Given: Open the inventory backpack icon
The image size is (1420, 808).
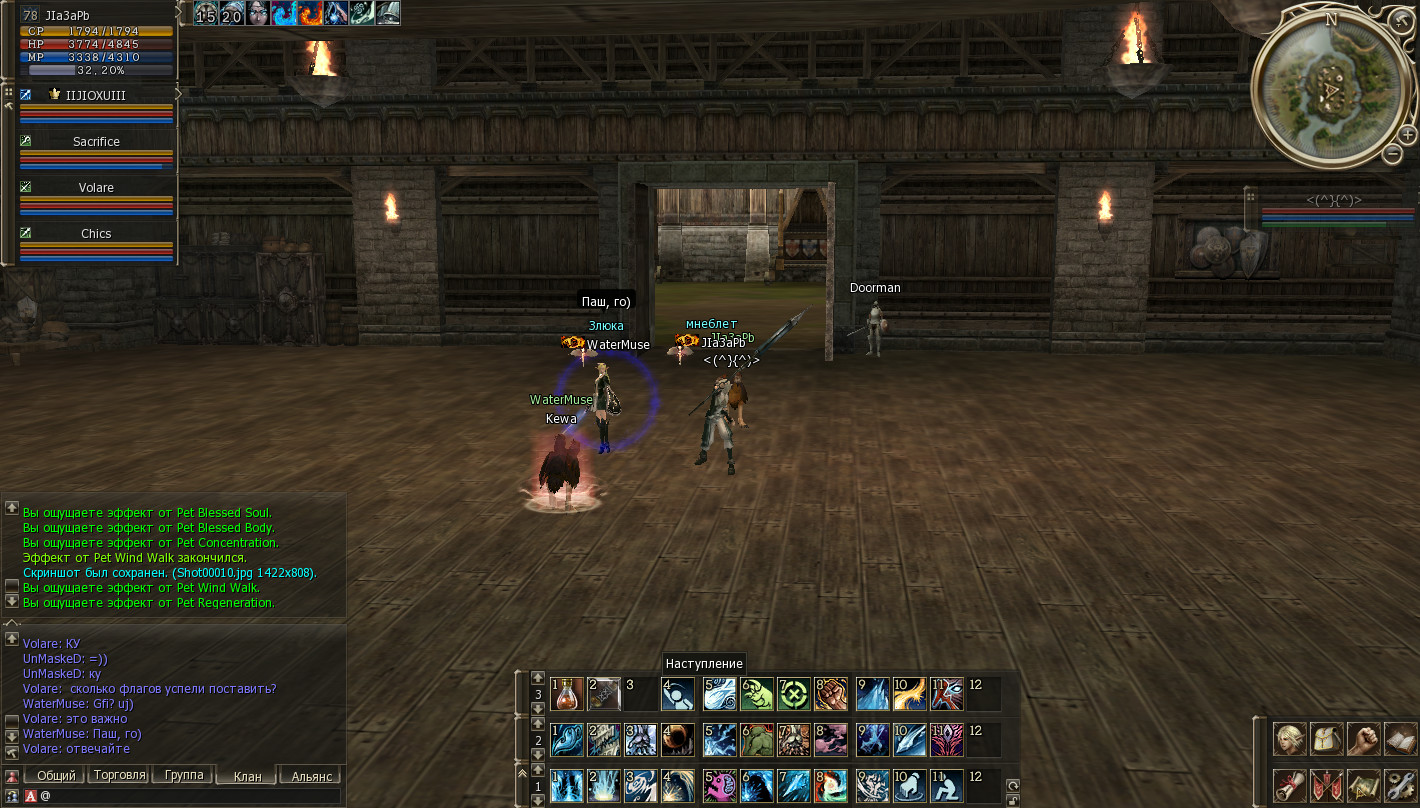Looking at the screenshot, I should pyautogui.click(x=1326, y=739).
